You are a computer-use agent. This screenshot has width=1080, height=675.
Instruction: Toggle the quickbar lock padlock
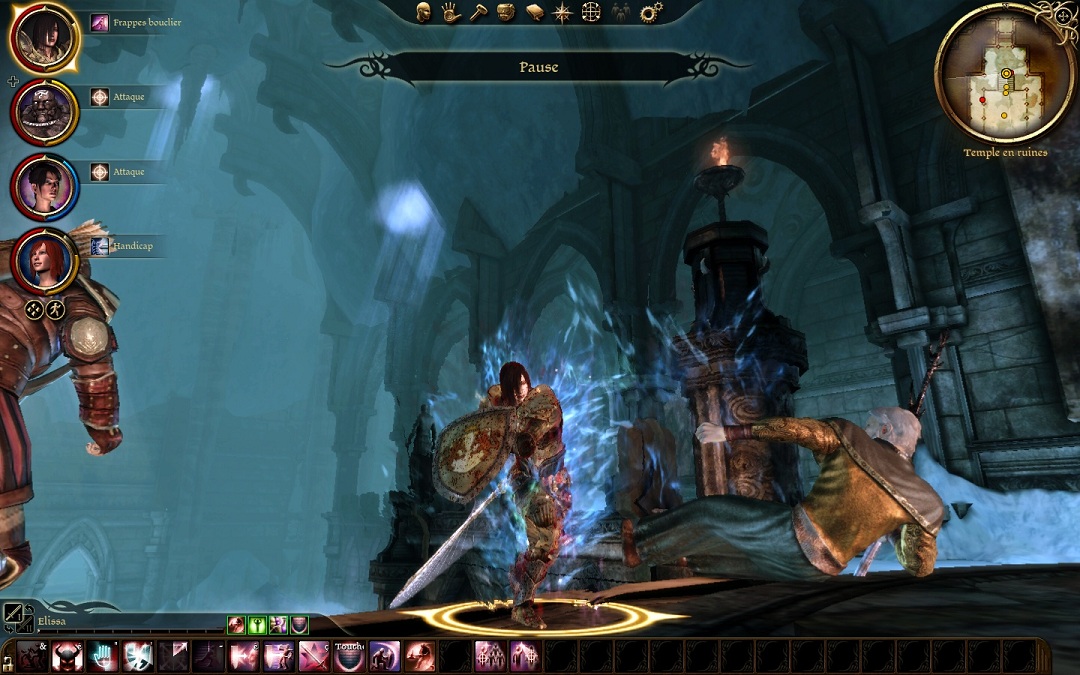coord(8,660)
